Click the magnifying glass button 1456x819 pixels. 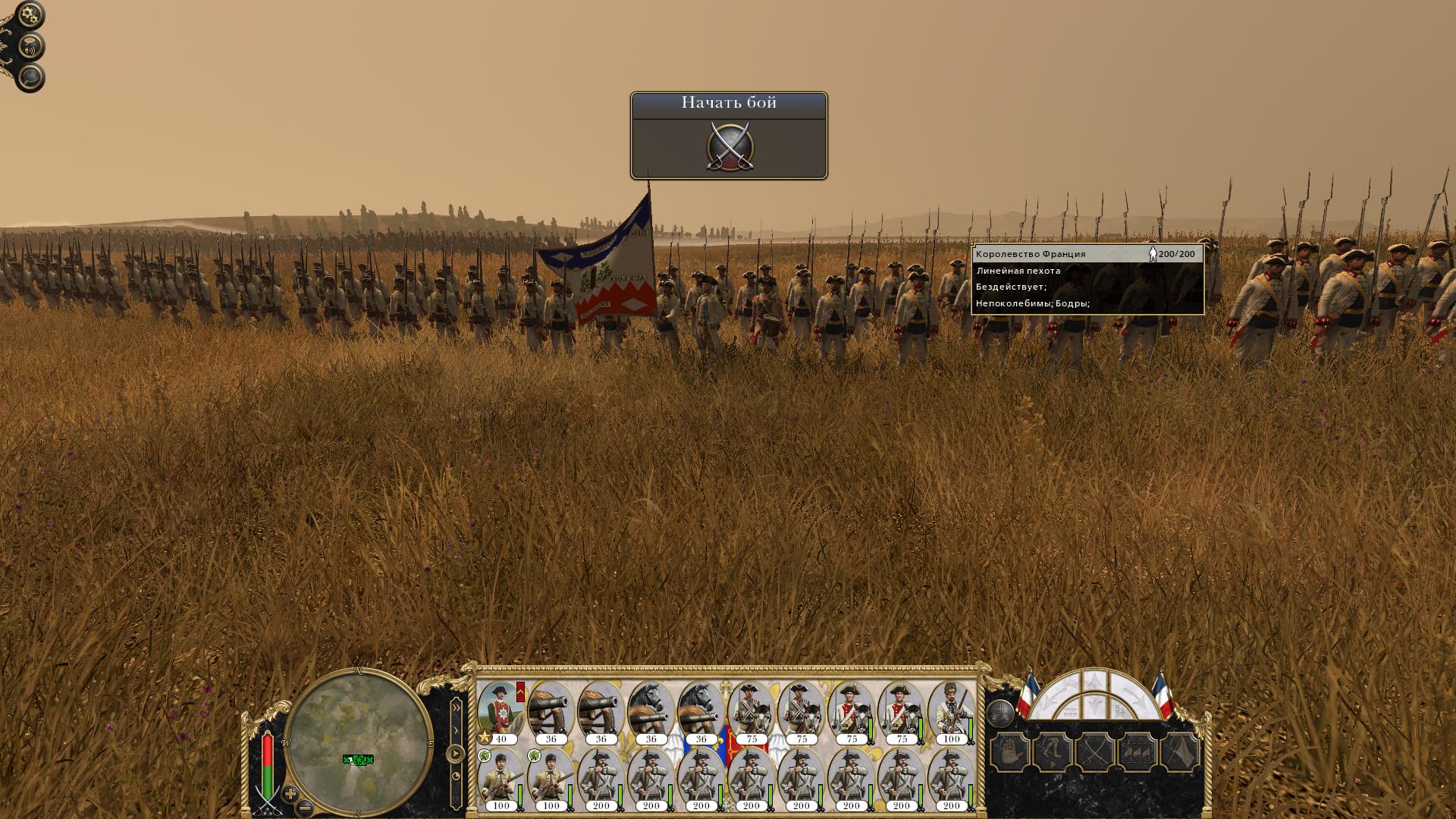click(x=30, y=77)
